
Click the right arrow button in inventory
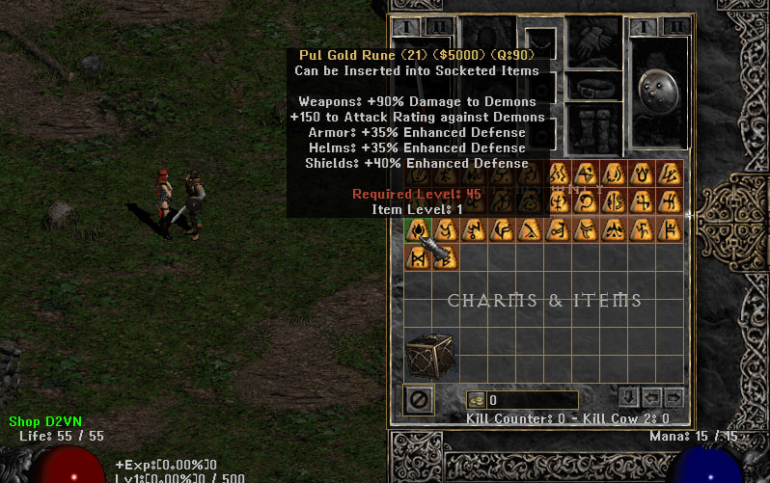675,397
